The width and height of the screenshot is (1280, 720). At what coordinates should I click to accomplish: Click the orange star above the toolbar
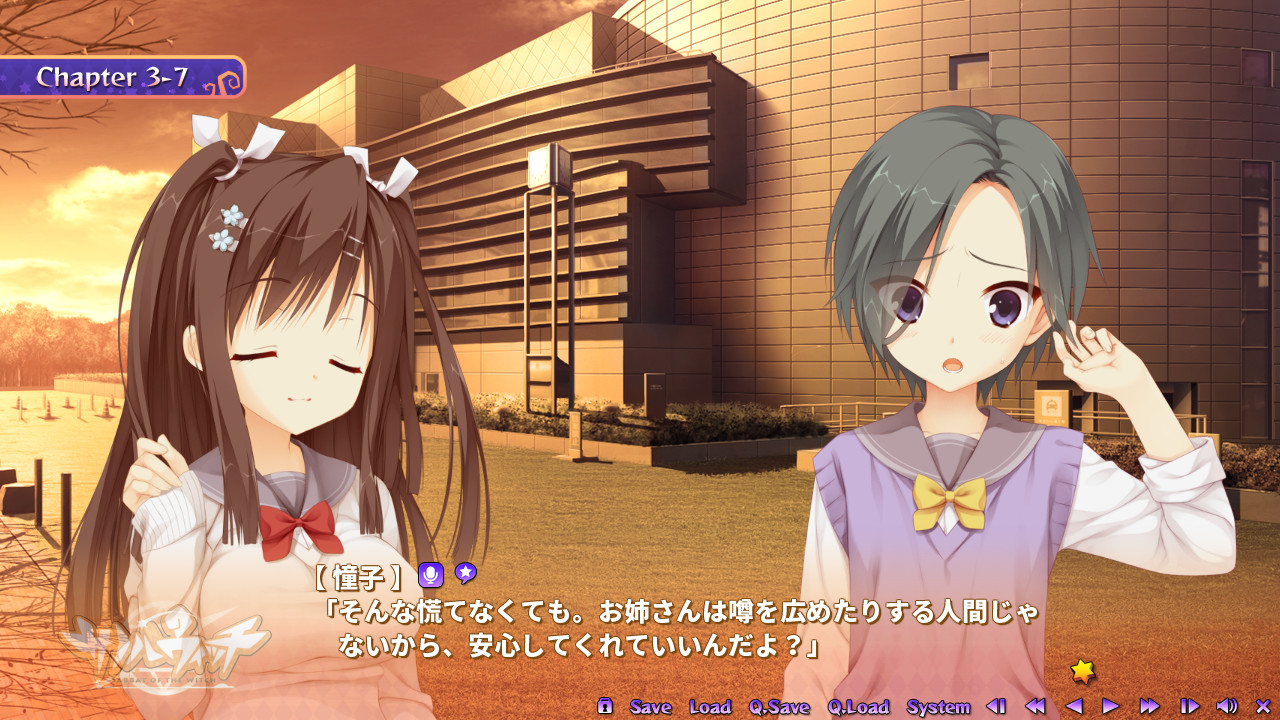1082,671
